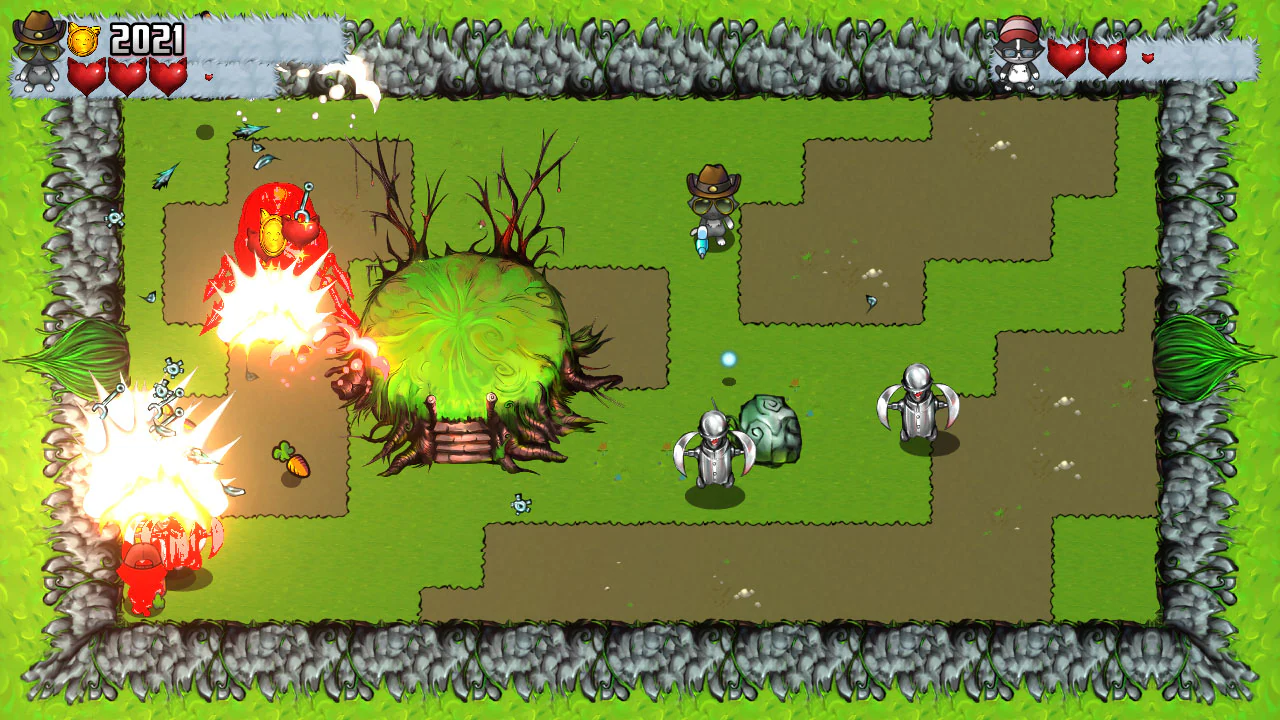Click the gold coin score icon
The width and height of the screenshot is (1280, 720).
tap(82, 39)
